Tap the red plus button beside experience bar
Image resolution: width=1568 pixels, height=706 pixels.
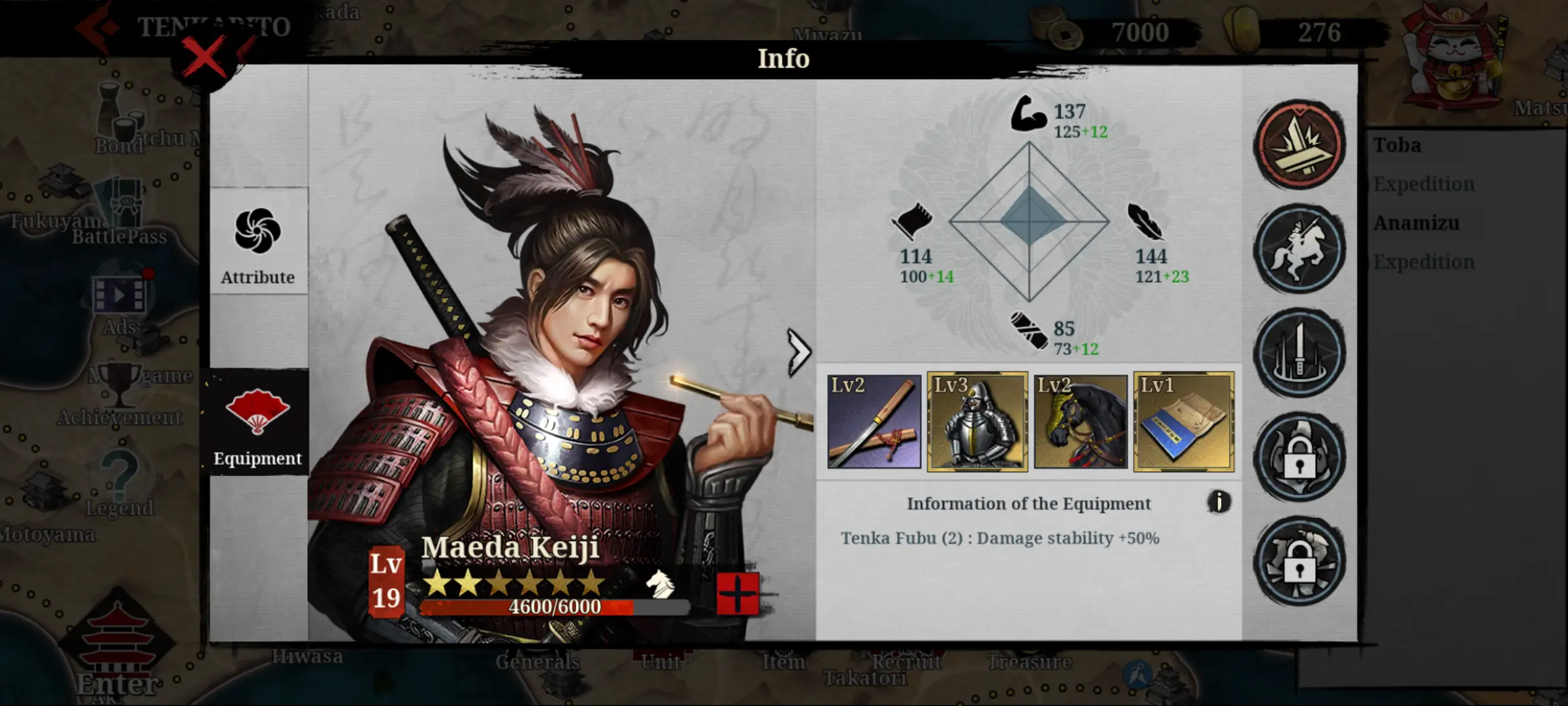pos(738,594)
